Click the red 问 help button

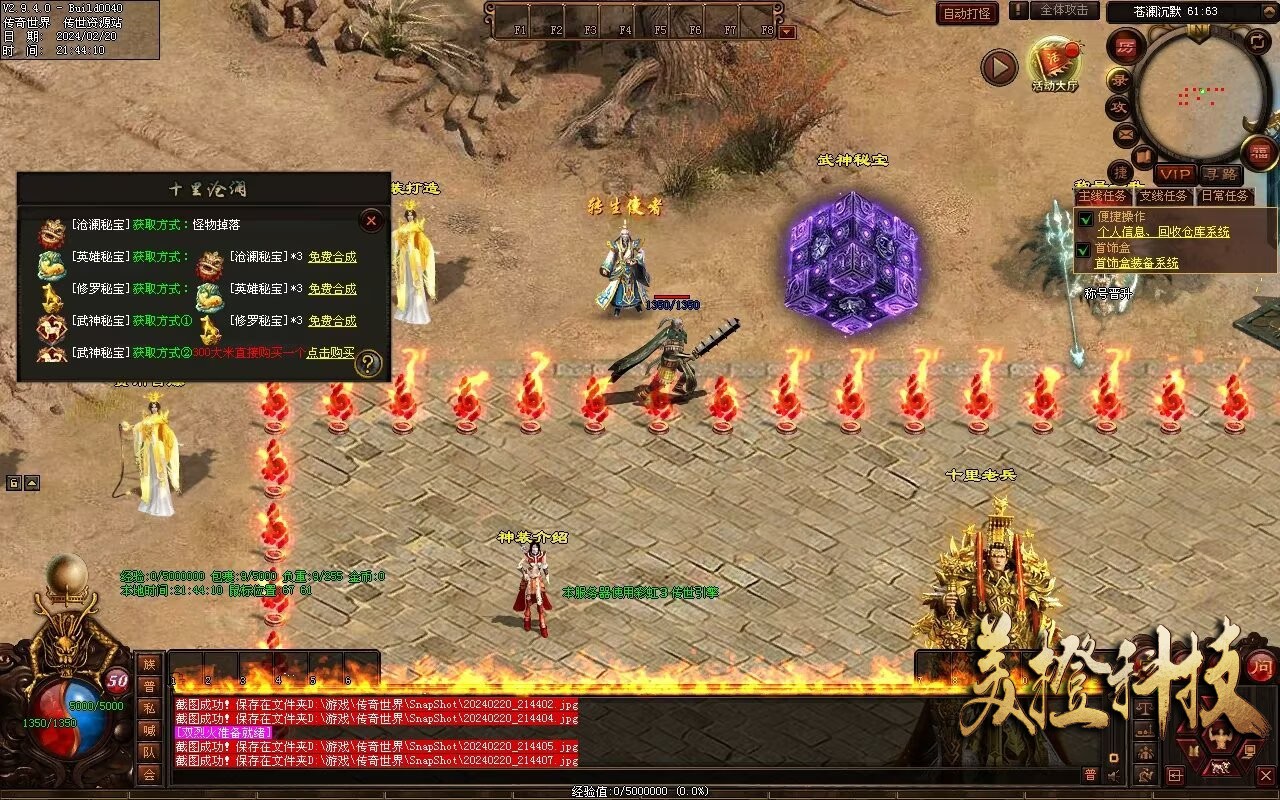coord(1260,666)
